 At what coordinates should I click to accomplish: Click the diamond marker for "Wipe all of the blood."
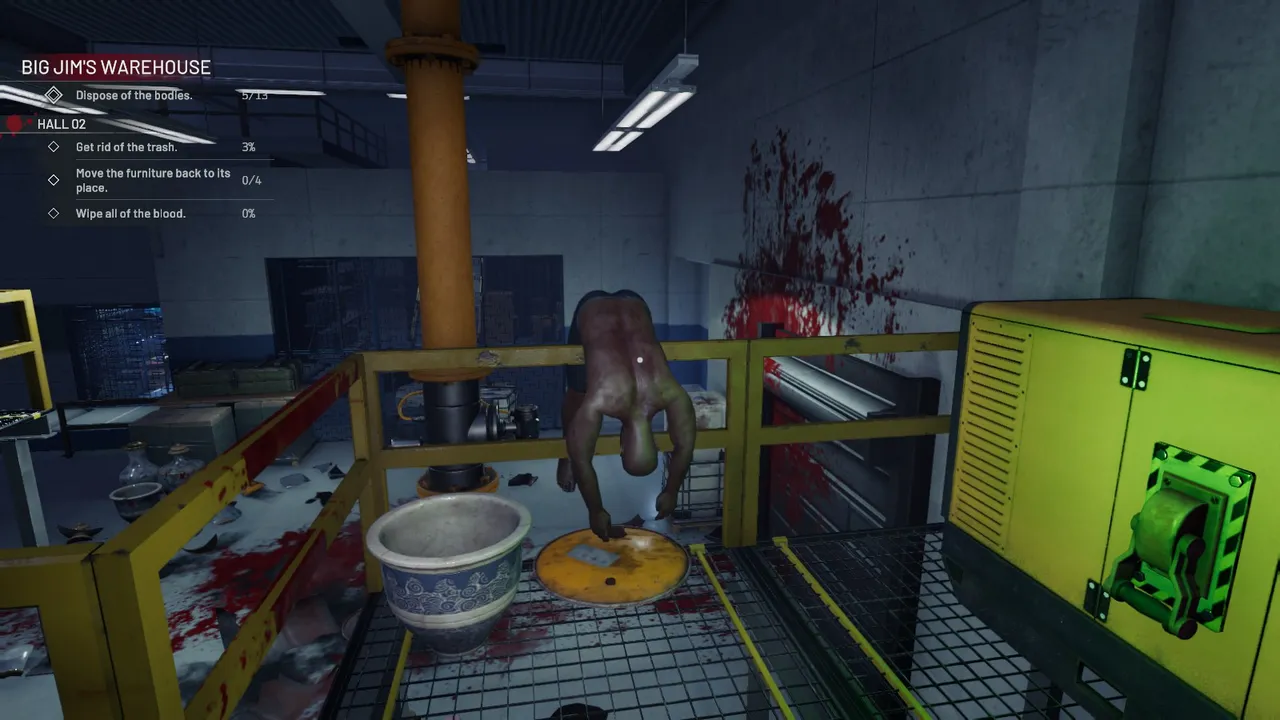pos(54,213)
